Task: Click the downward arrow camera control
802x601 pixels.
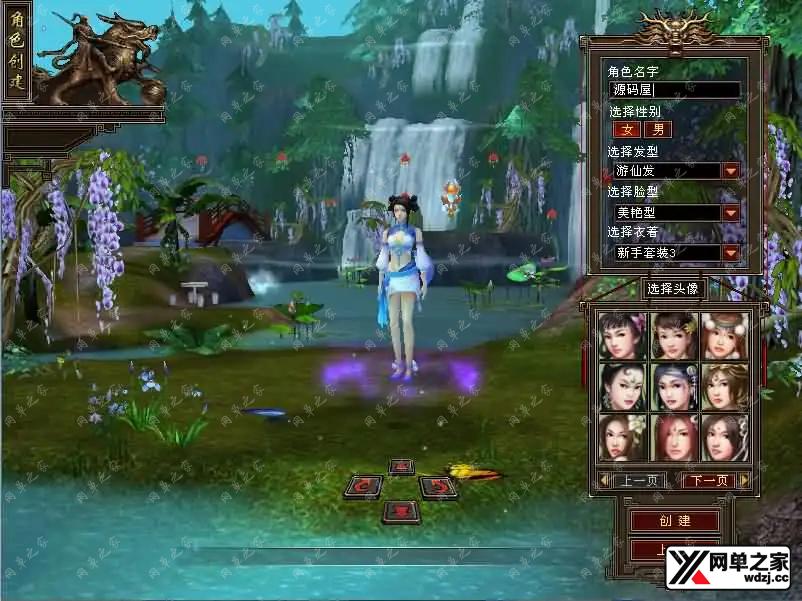Action: click(x=401, y=511)
